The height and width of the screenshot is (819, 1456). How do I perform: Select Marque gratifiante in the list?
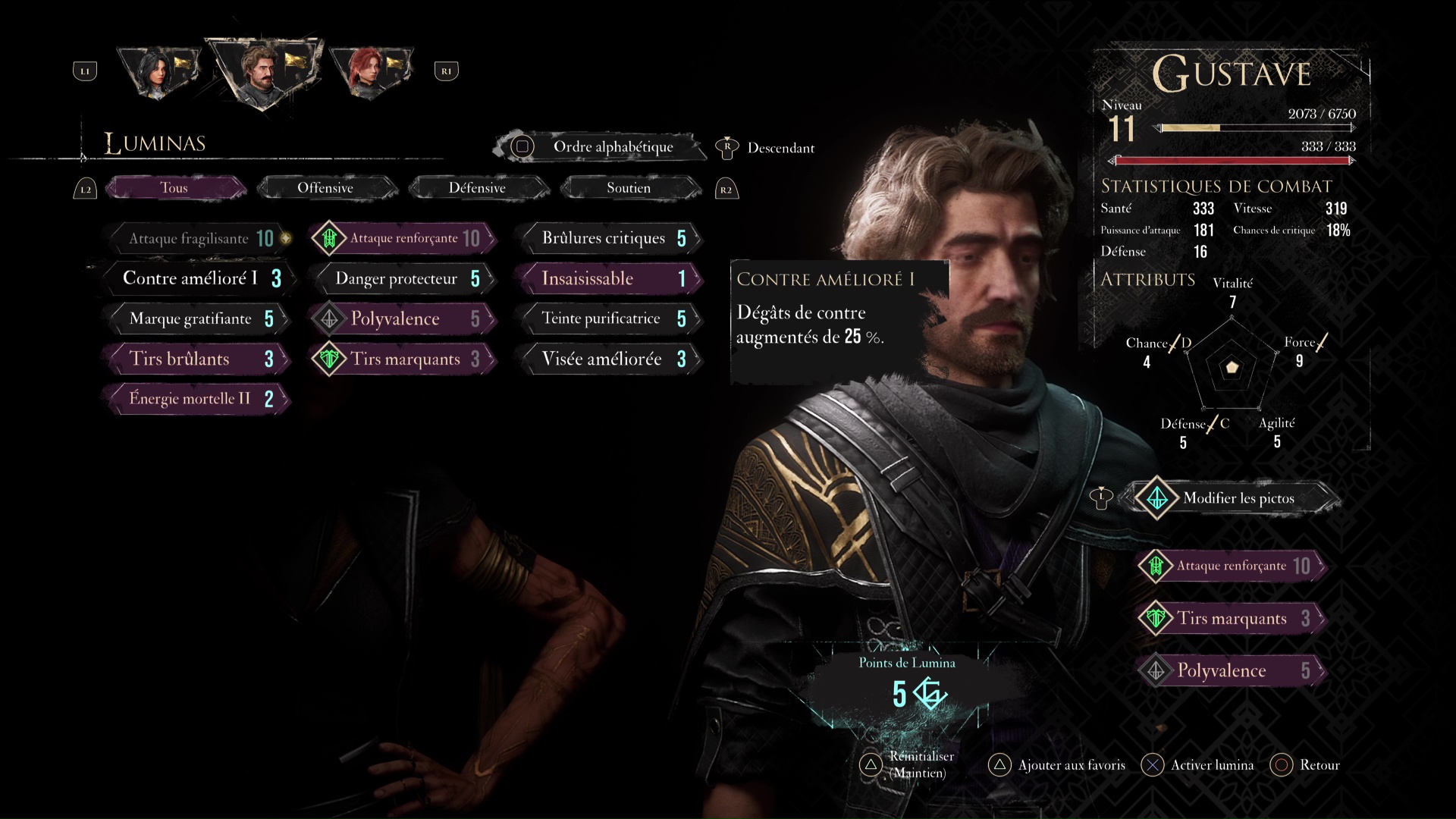tap(199, 319)
